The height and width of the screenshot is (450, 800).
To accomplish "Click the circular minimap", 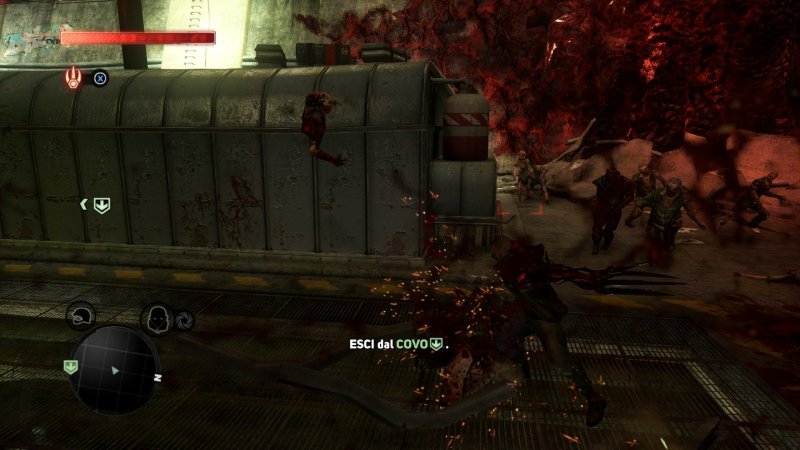I will [117, 369].
